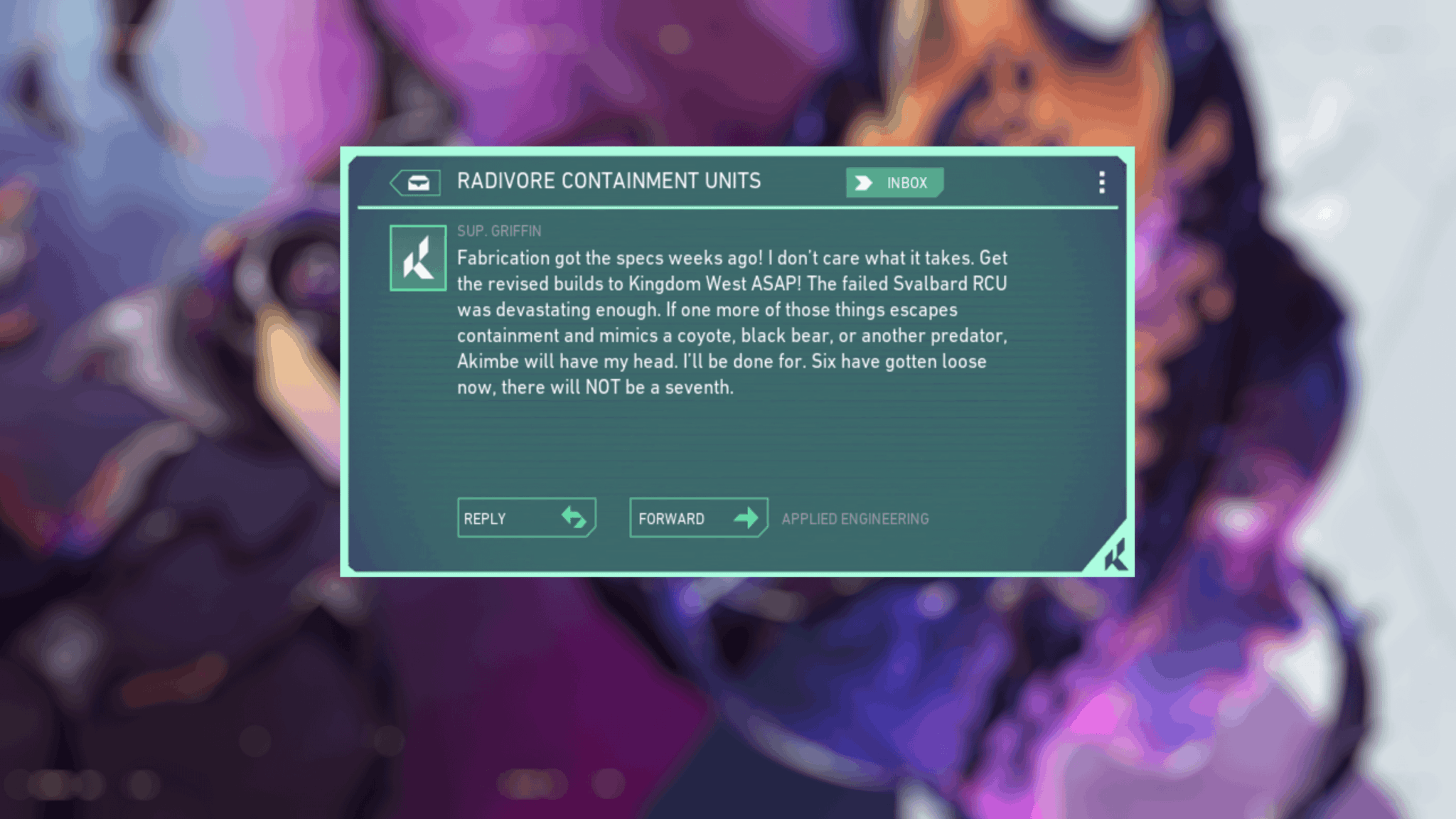The image size is (1456, 819).
Task: Toggle the RADIVORE CONTAINMENT UNITS subject header
Action: tap(609, 181)
